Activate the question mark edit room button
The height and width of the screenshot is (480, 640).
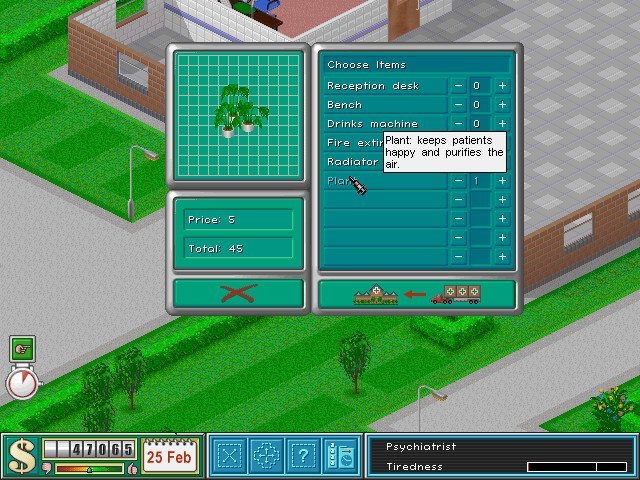tap(302, 456)
